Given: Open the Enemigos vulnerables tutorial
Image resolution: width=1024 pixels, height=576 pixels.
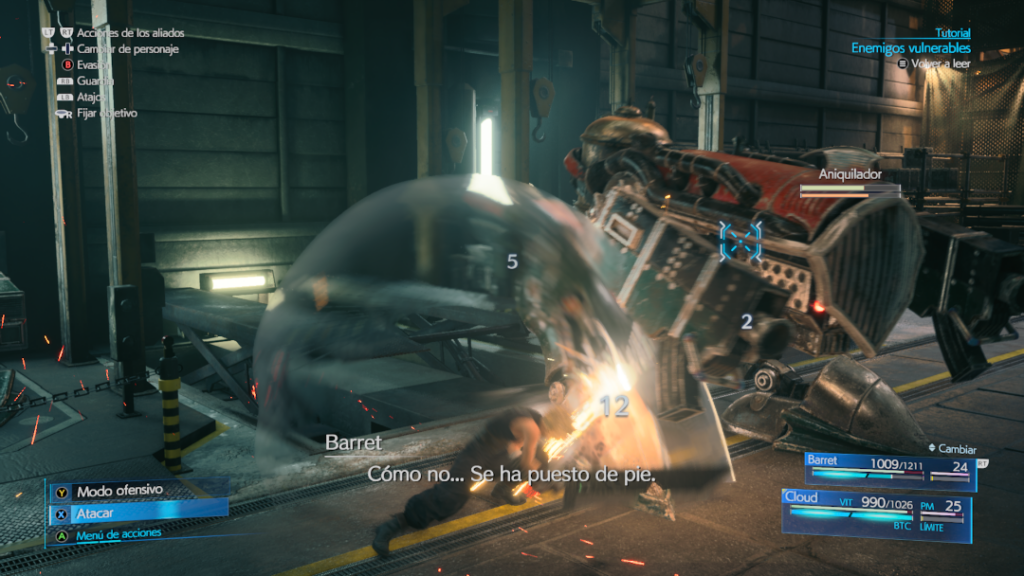Looking at the screenshot, I should pos(910,48).
